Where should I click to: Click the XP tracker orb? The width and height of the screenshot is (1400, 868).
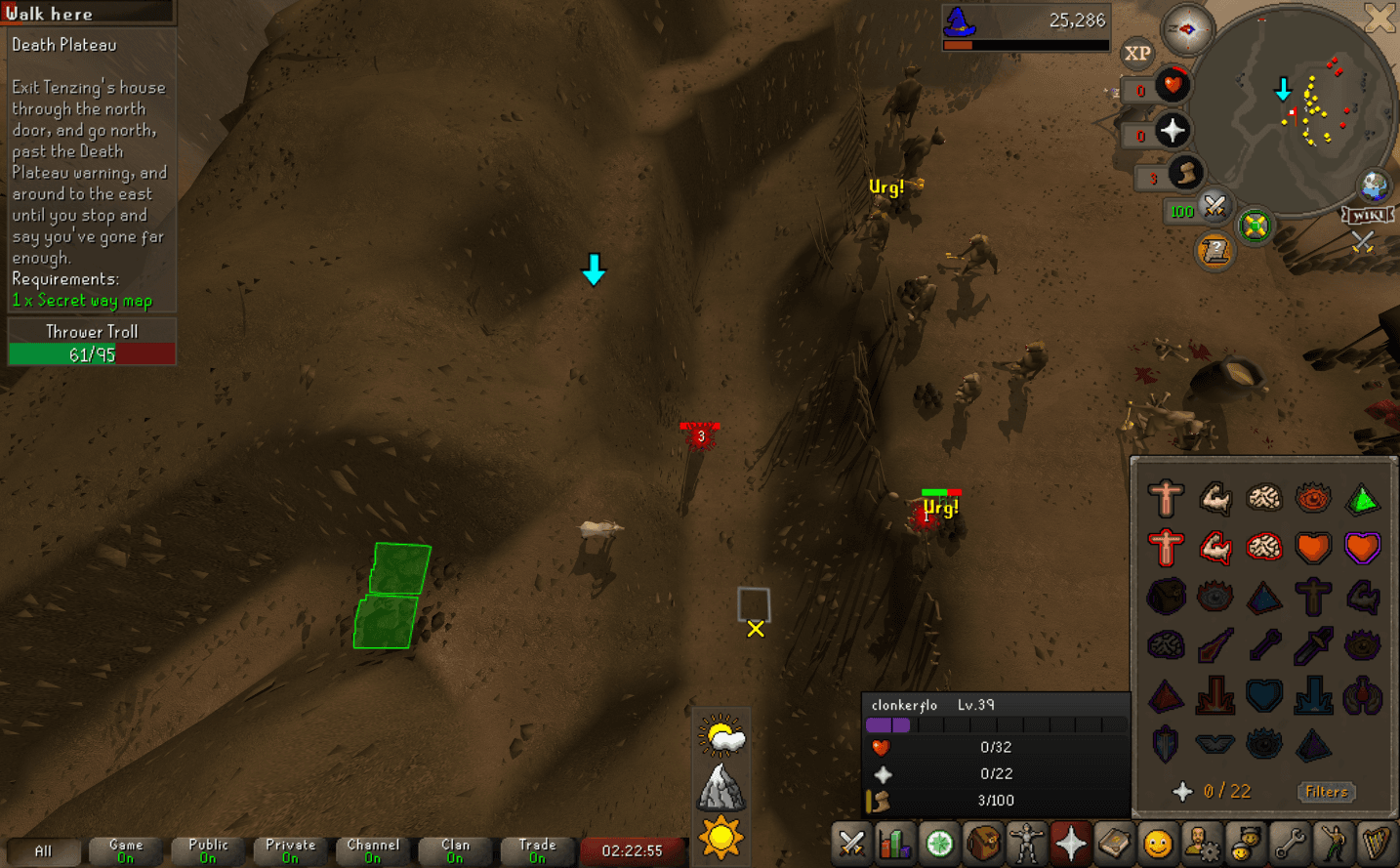pyautogui.click(x=1137, y=52)
